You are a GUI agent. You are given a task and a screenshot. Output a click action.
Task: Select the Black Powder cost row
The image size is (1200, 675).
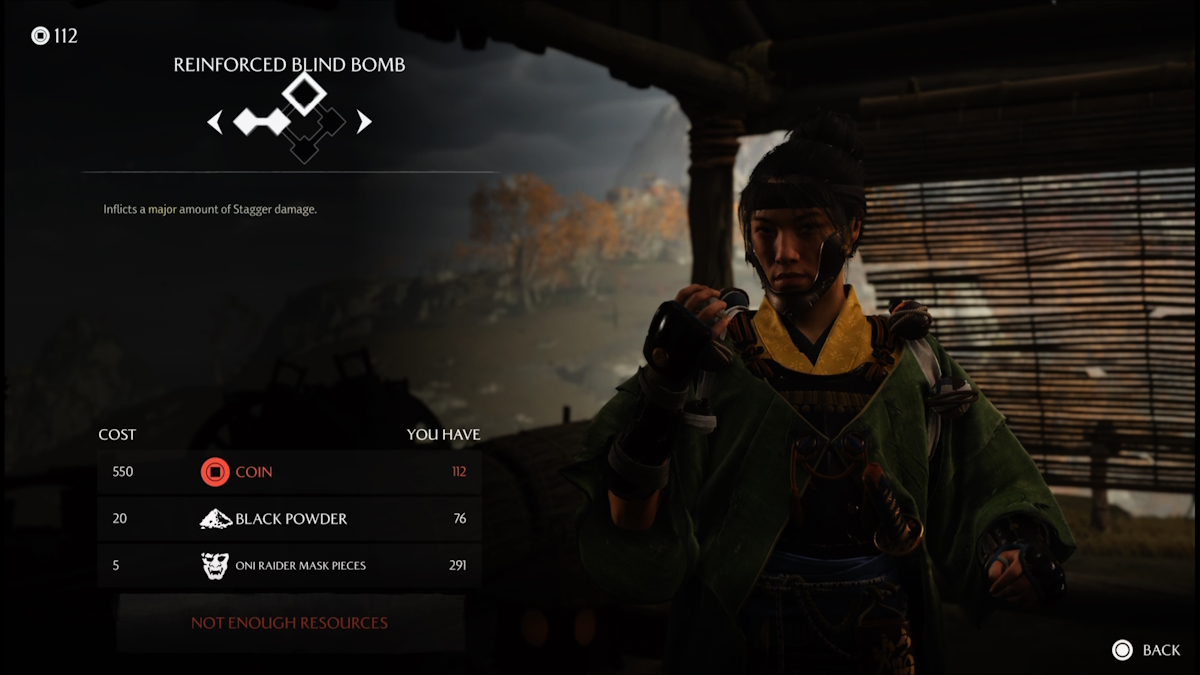coord(289,518)
